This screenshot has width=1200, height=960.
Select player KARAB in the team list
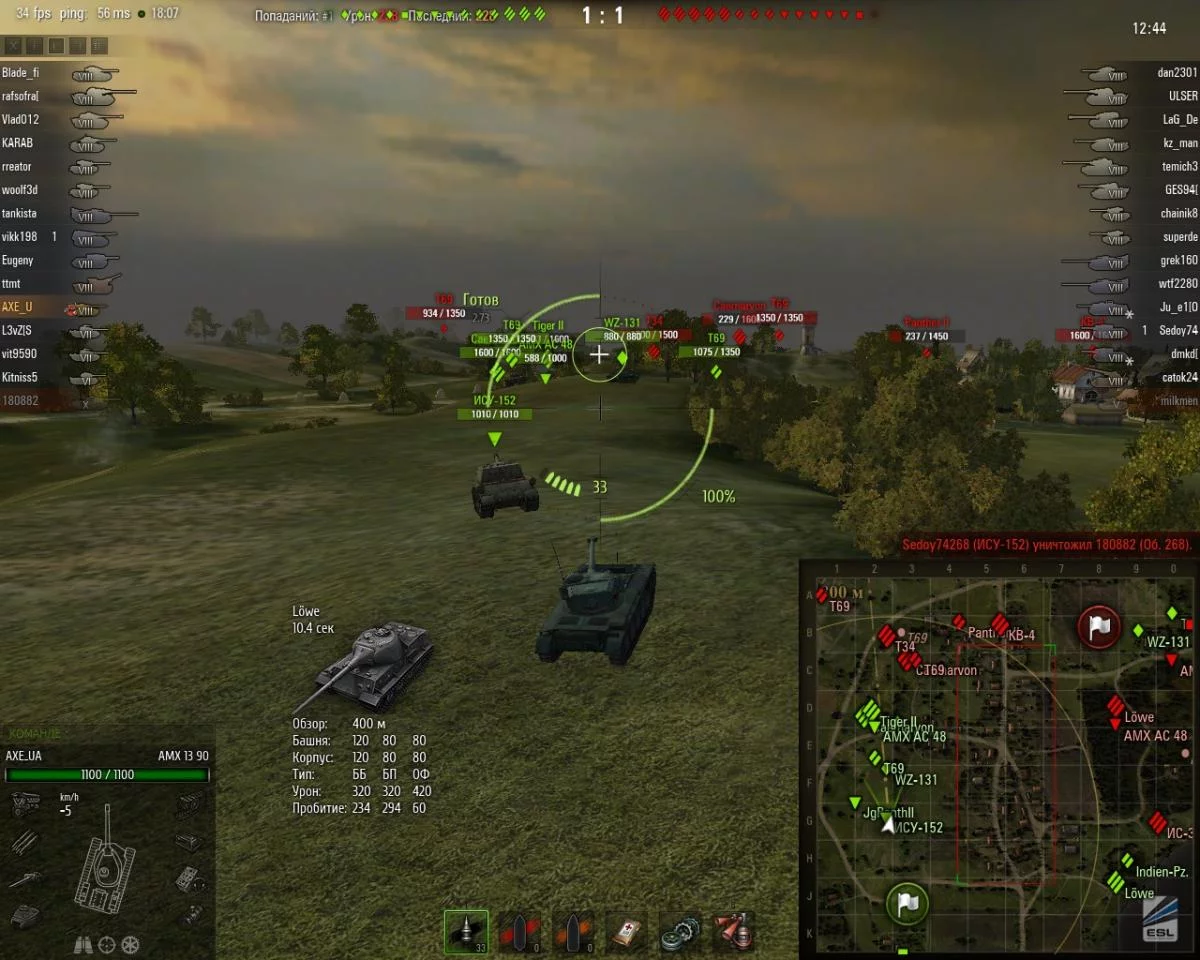(x=18, y=143)
